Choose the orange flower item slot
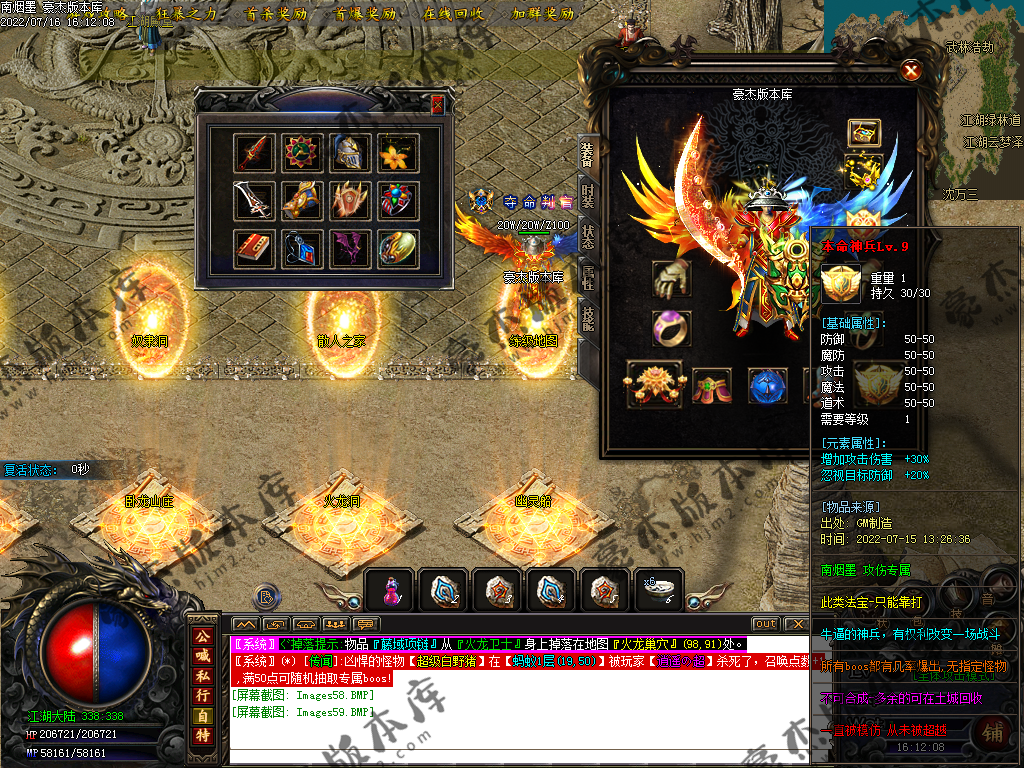 coord(398,153)
